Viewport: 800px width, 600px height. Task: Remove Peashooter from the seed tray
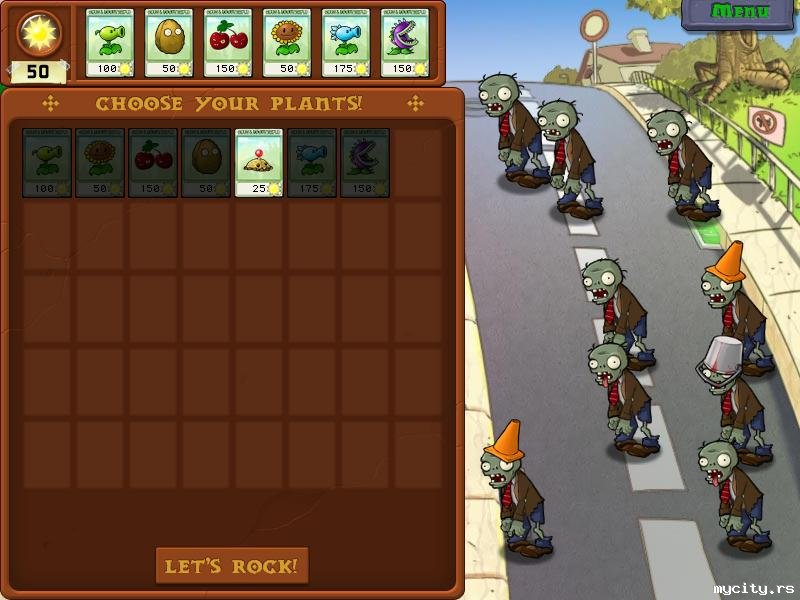(111, 42)
